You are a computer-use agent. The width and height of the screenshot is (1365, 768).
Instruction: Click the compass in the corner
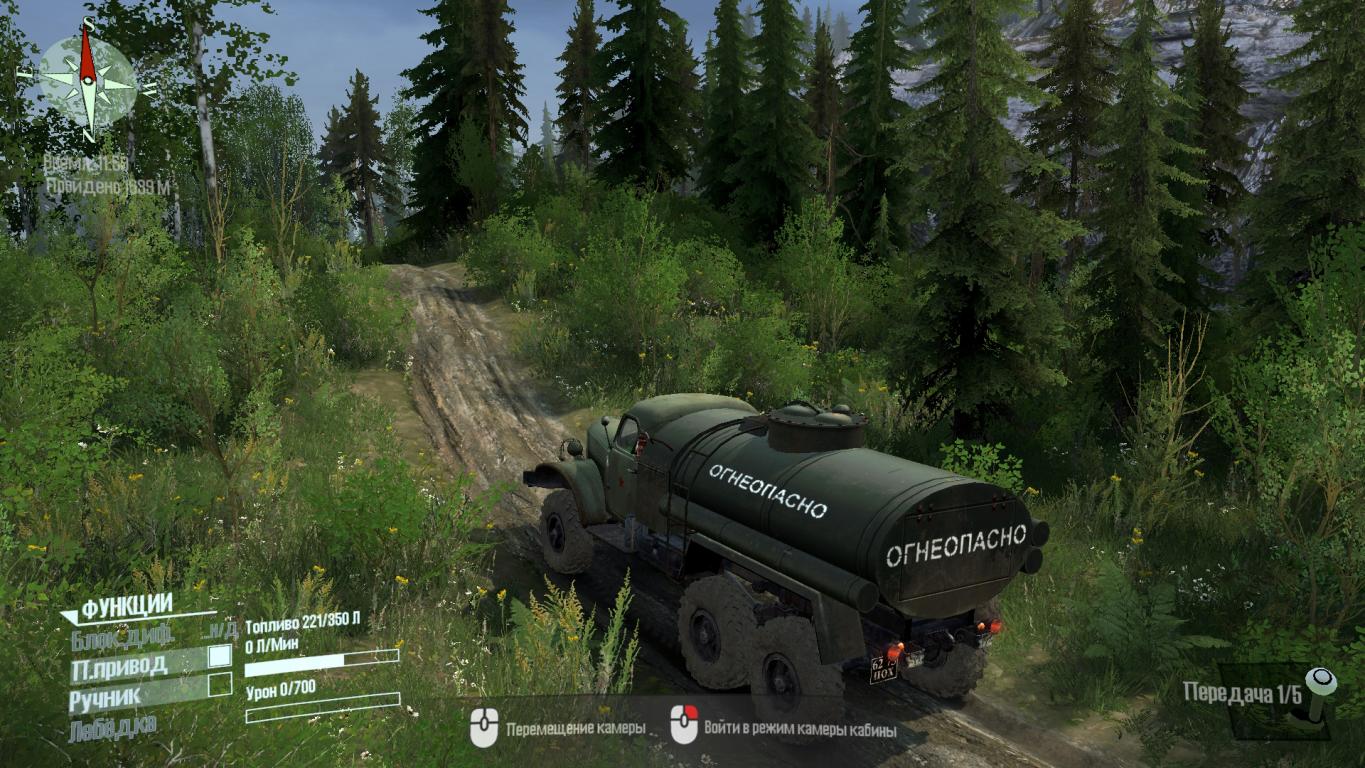pos(87,80)
